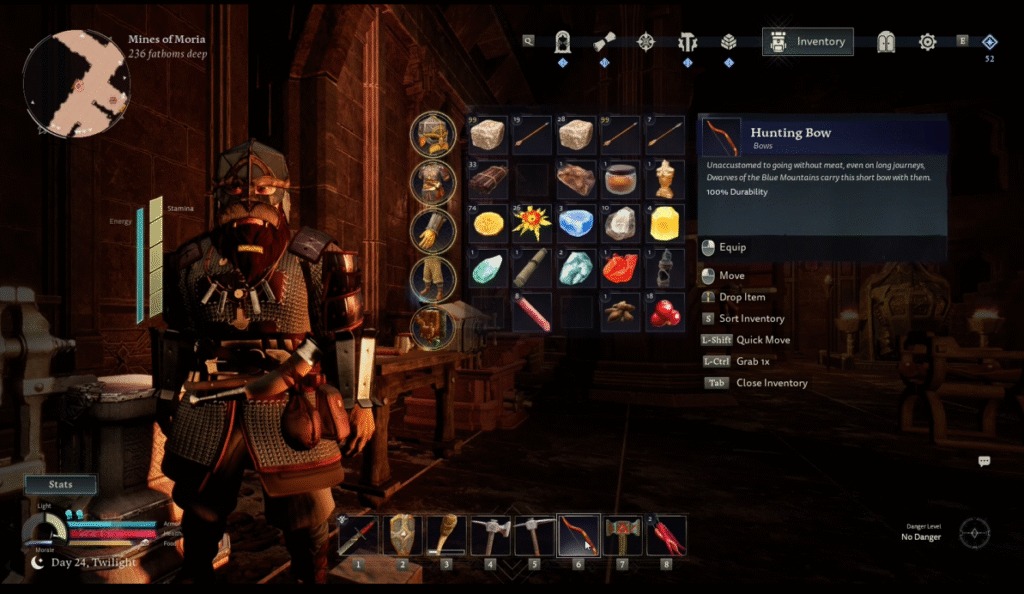
Task: Click the minimap of the mines
Action: tap(75, 82)
